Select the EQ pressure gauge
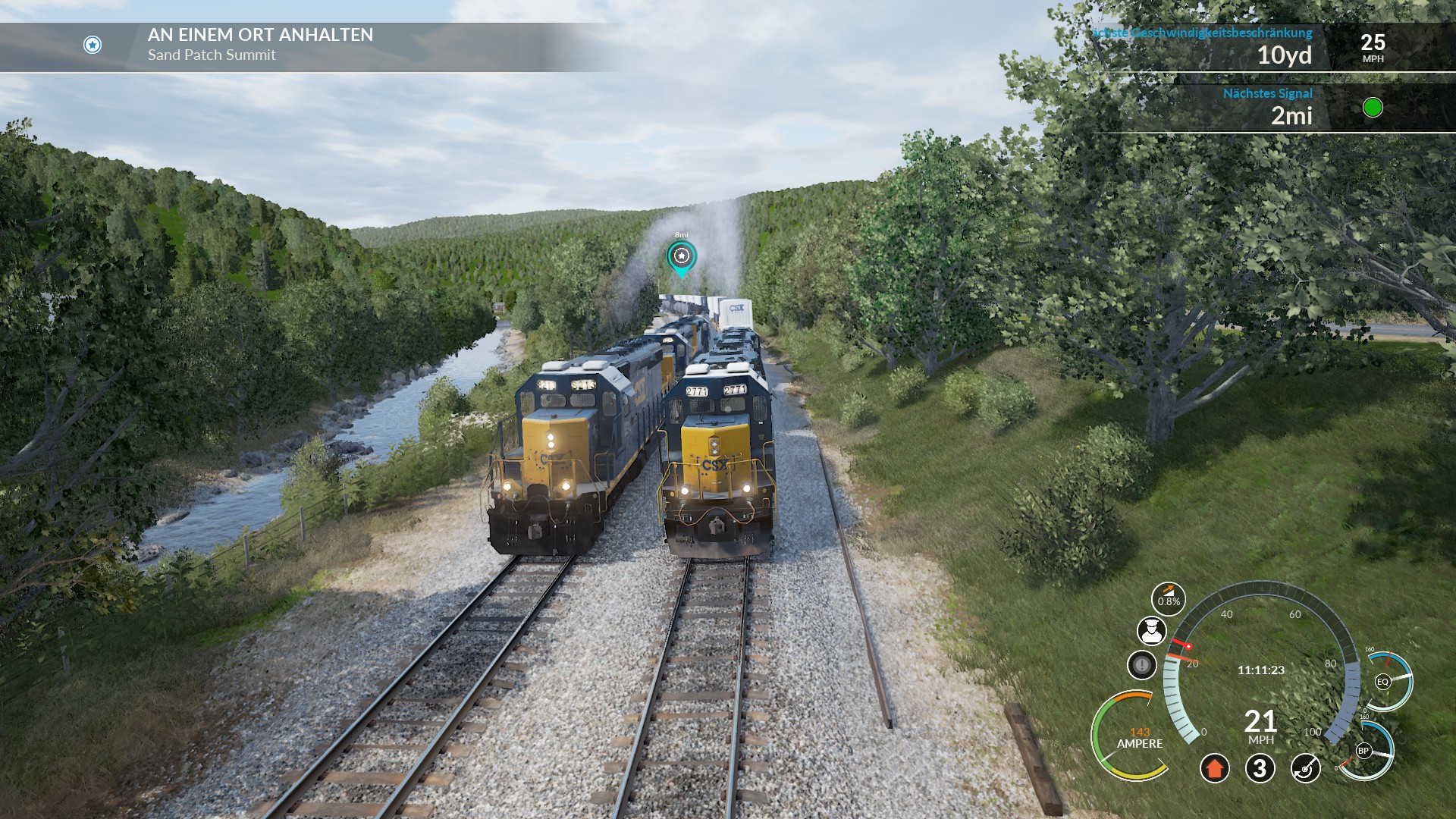Image resolution: width=1456 pixels, height=819 pixels. pos(1382,681)
